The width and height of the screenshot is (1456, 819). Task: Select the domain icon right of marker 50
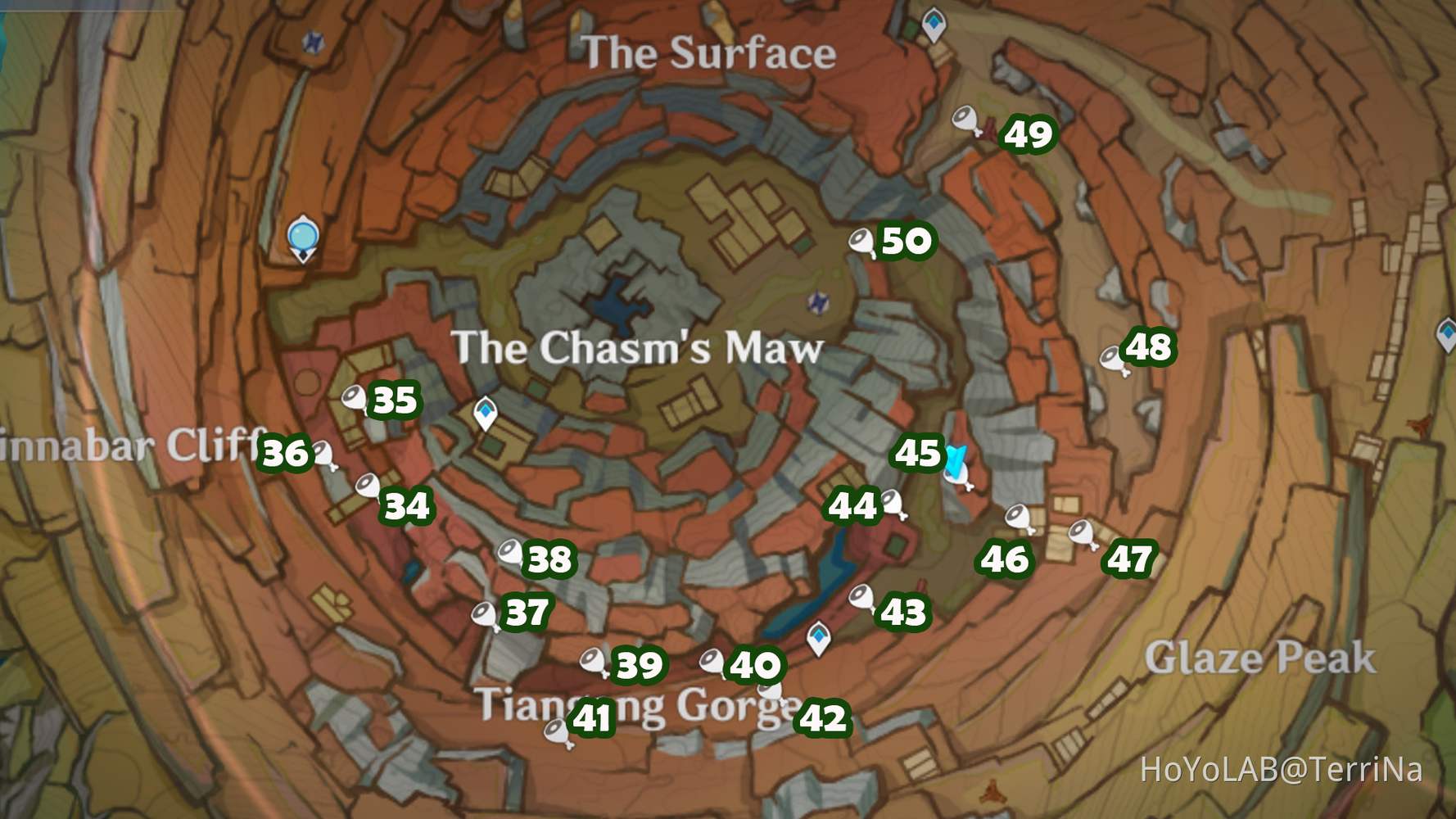point(818,302)
